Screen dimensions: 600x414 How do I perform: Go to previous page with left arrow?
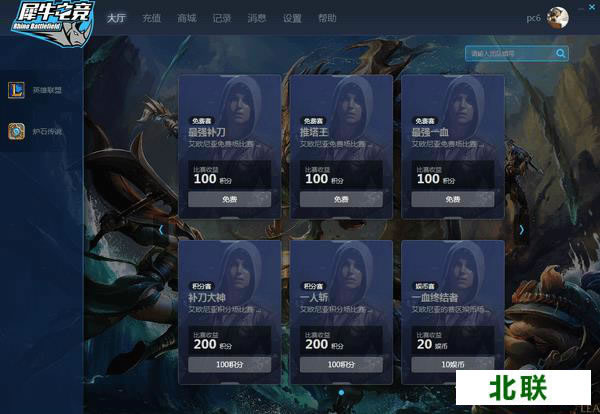(161, 229)
